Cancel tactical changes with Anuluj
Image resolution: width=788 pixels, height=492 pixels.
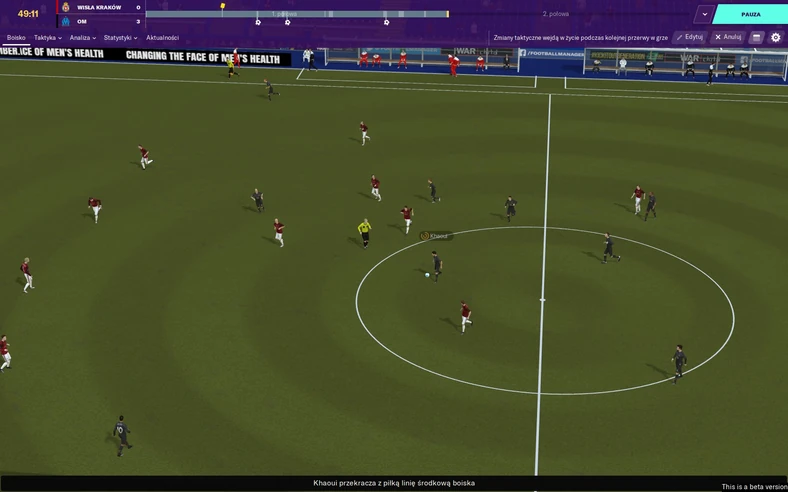coord(728,37)
